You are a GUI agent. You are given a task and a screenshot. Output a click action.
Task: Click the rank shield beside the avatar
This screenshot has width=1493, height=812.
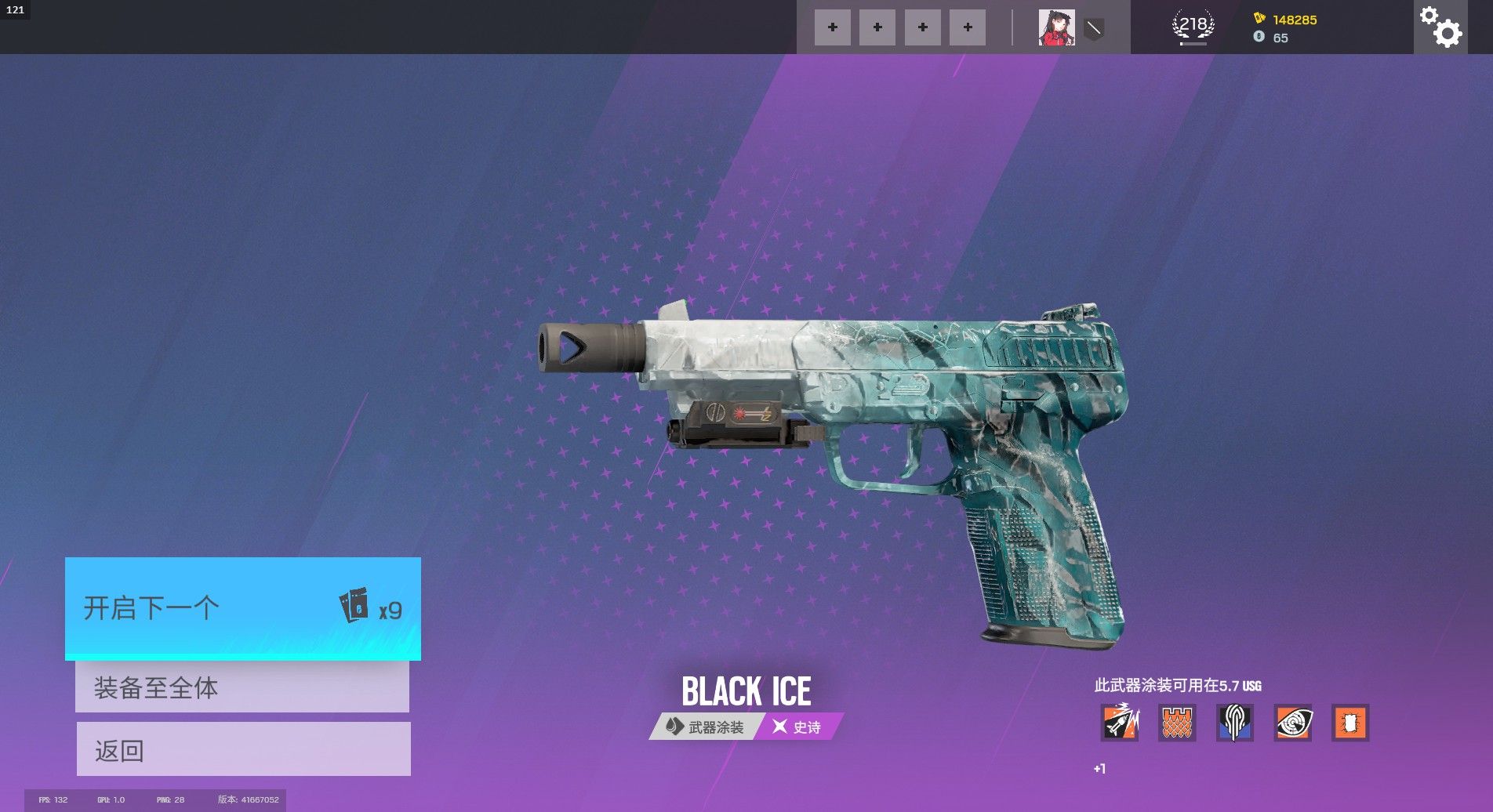pyautogui.click(x=1094, y=29)
